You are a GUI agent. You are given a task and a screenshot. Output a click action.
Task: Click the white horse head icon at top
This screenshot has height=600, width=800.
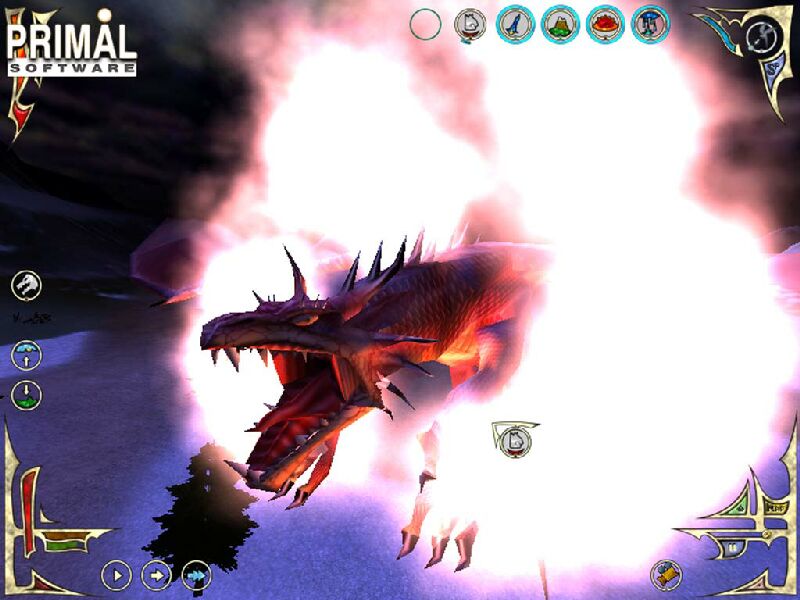click(469, 24)
